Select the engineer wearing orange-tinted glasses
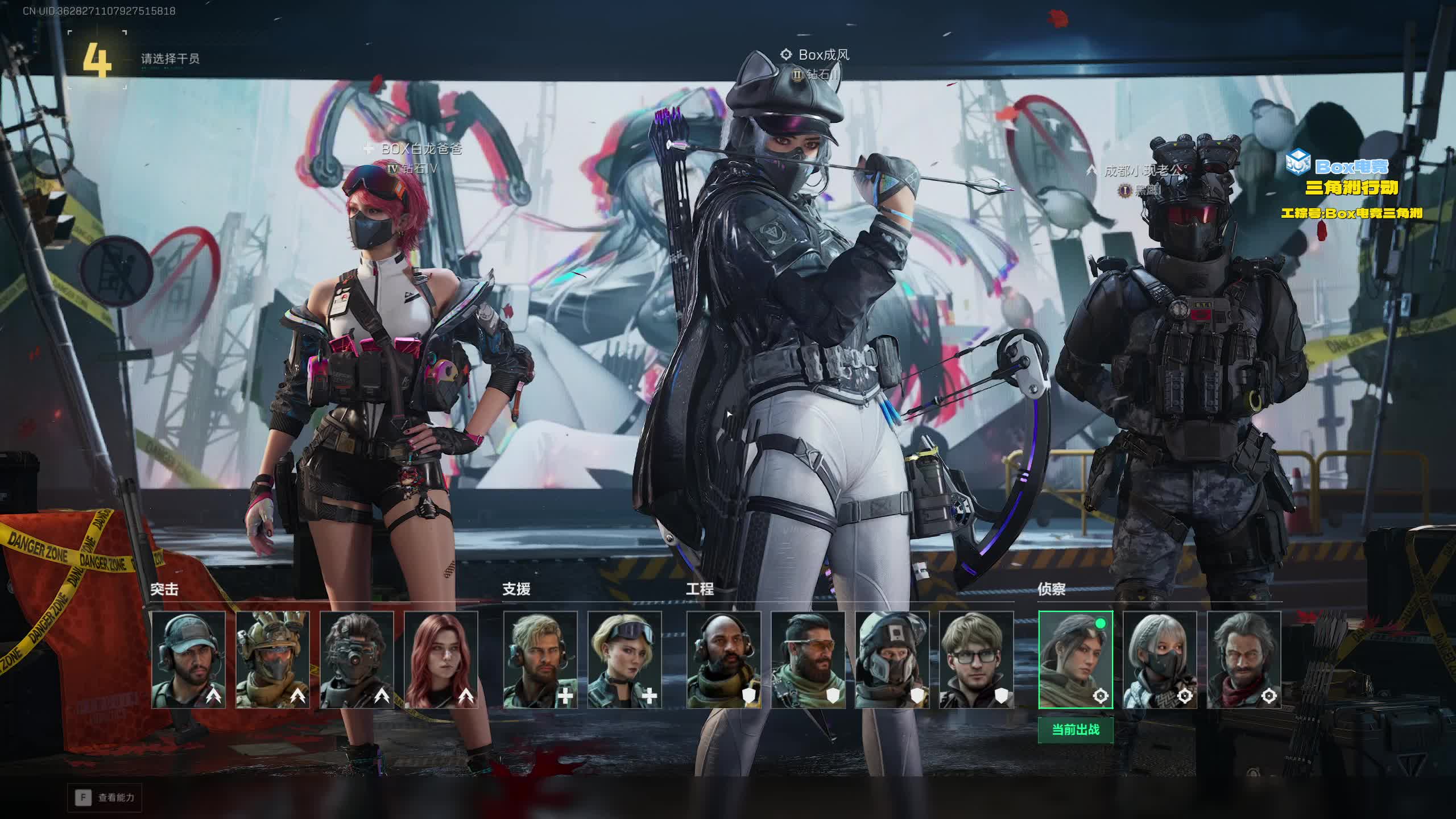Image resolution: width=1456 pixels, height=819 pixels. coord(807,660)
